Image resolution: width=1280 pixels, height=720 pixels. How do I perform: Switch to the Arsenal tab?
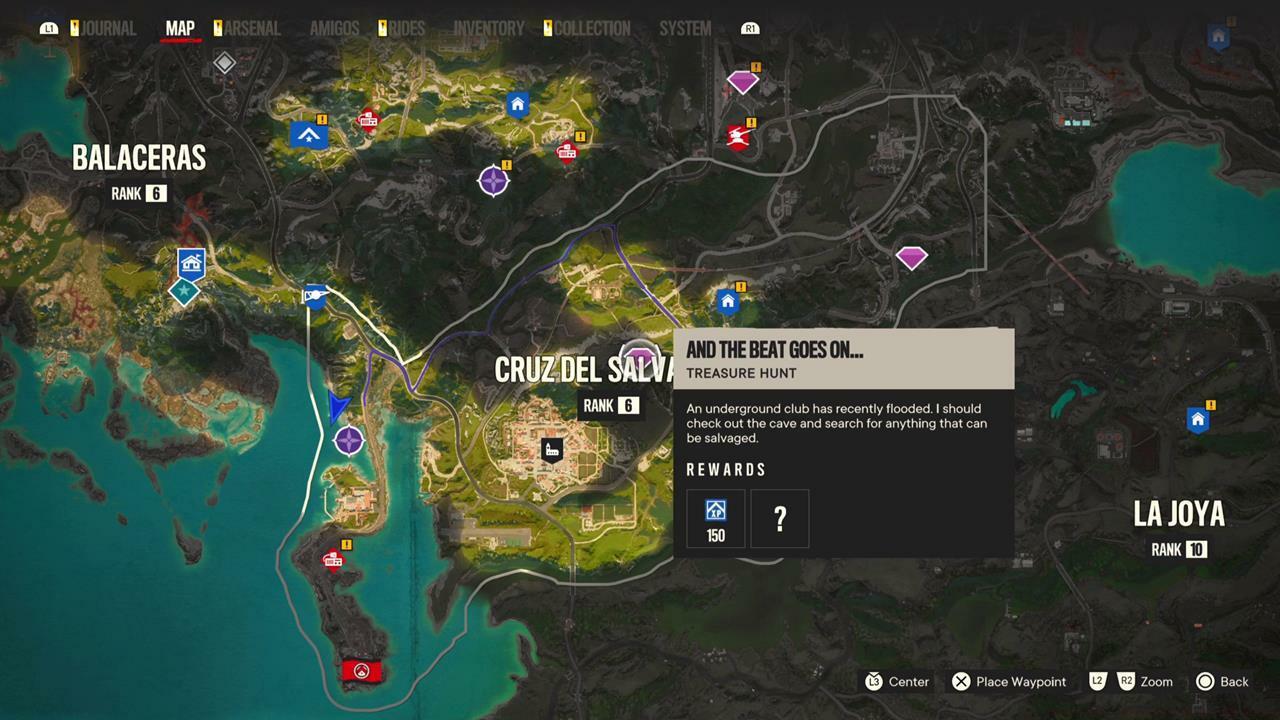252,29
